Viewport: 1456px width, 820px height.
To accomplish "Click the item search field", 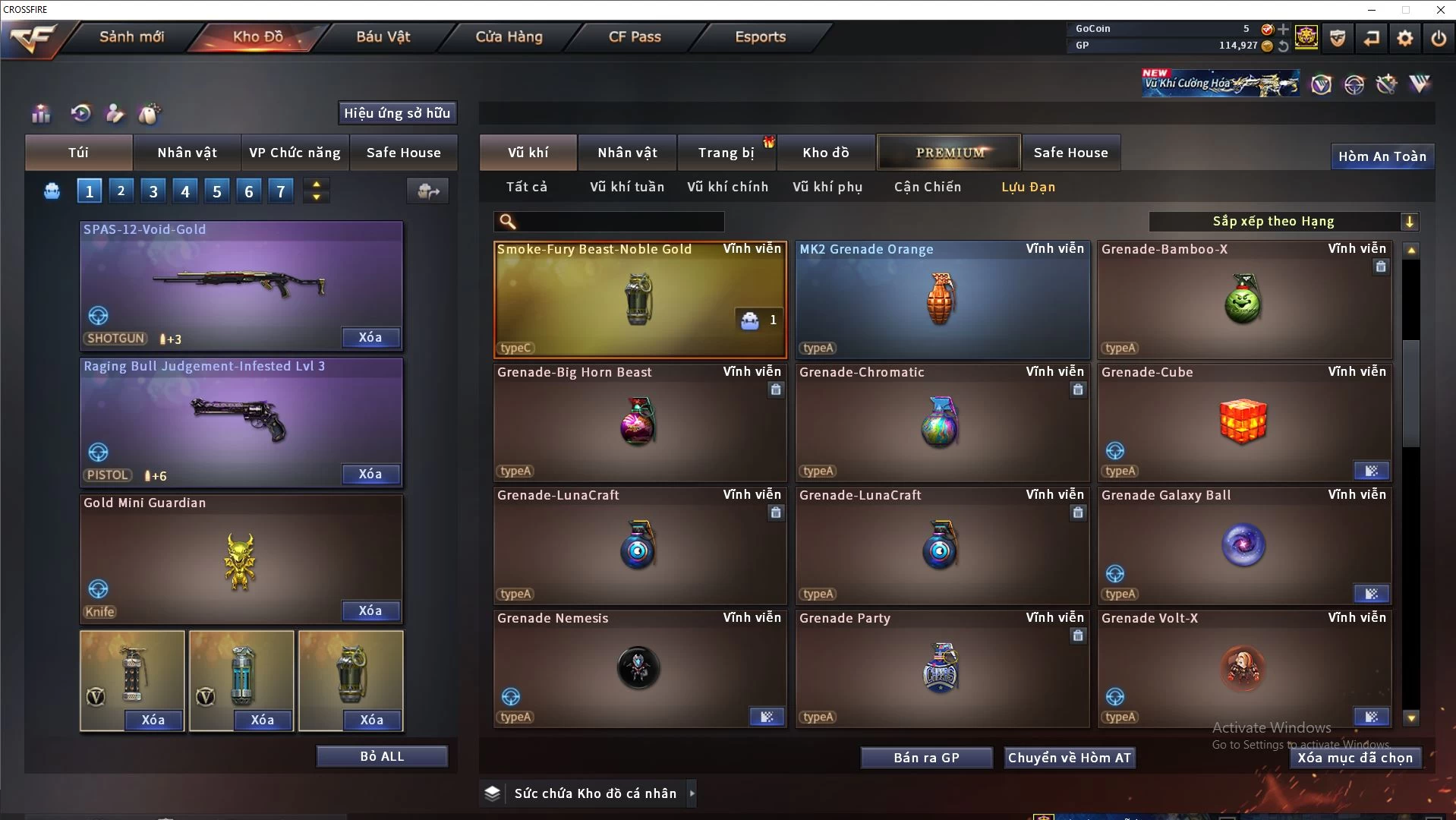I will [619, 222].
